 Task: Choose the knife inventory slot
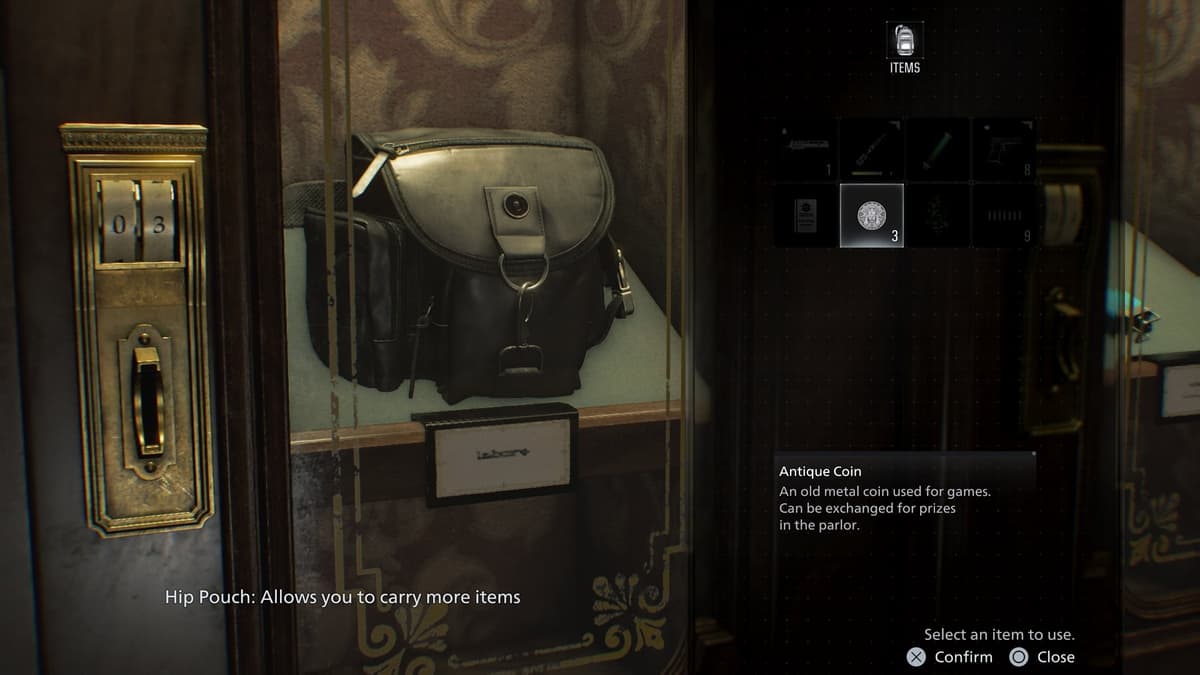click(871, 149)
